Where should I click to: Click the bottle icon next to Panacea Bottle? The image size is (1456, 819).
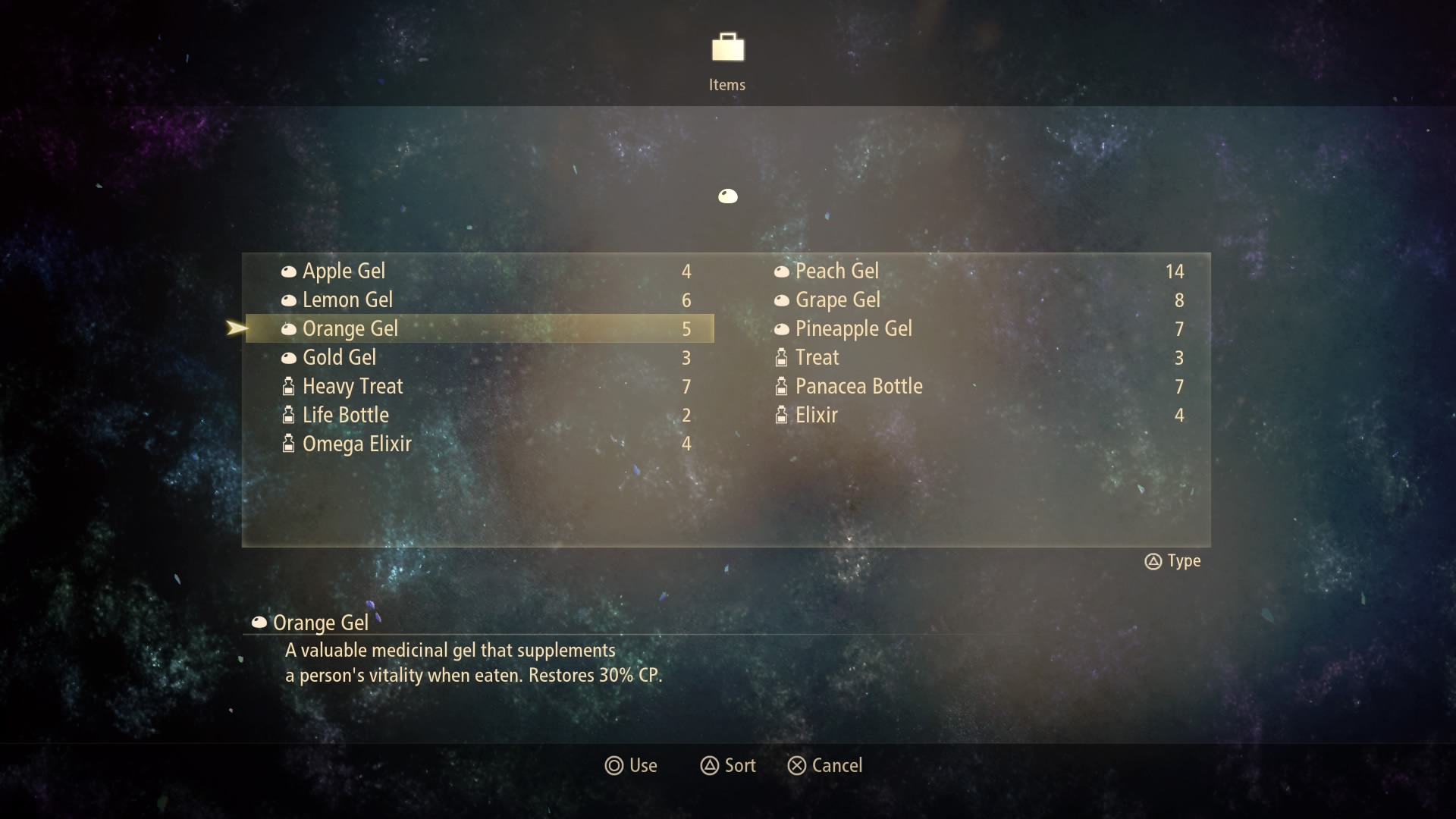click(782, 387)
